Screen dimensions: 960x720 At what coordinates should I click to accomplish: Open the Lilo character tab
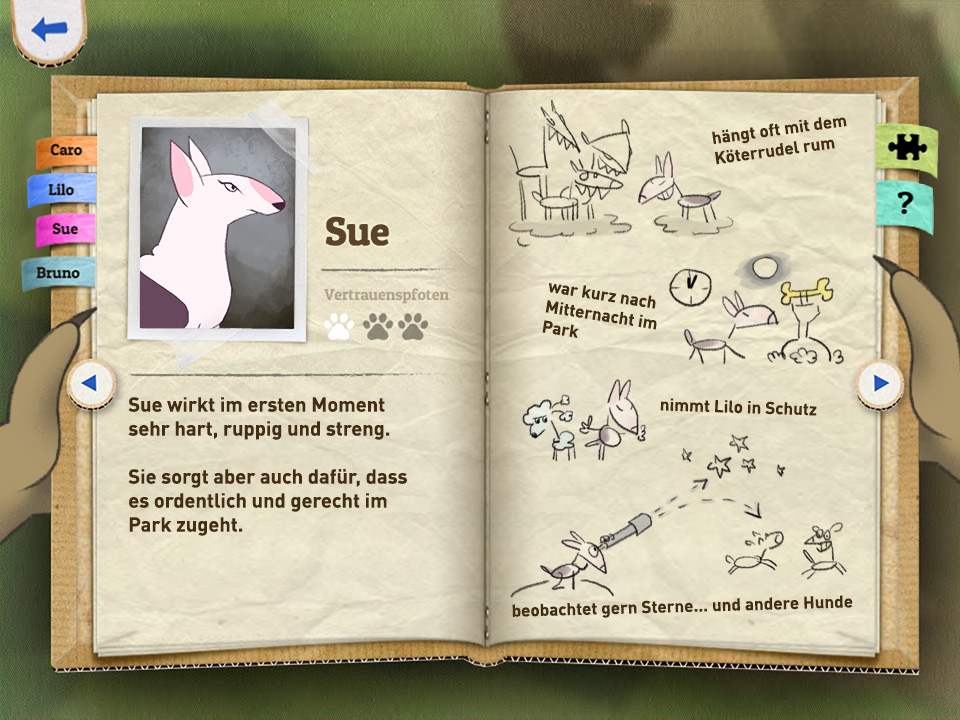(62, 189)
